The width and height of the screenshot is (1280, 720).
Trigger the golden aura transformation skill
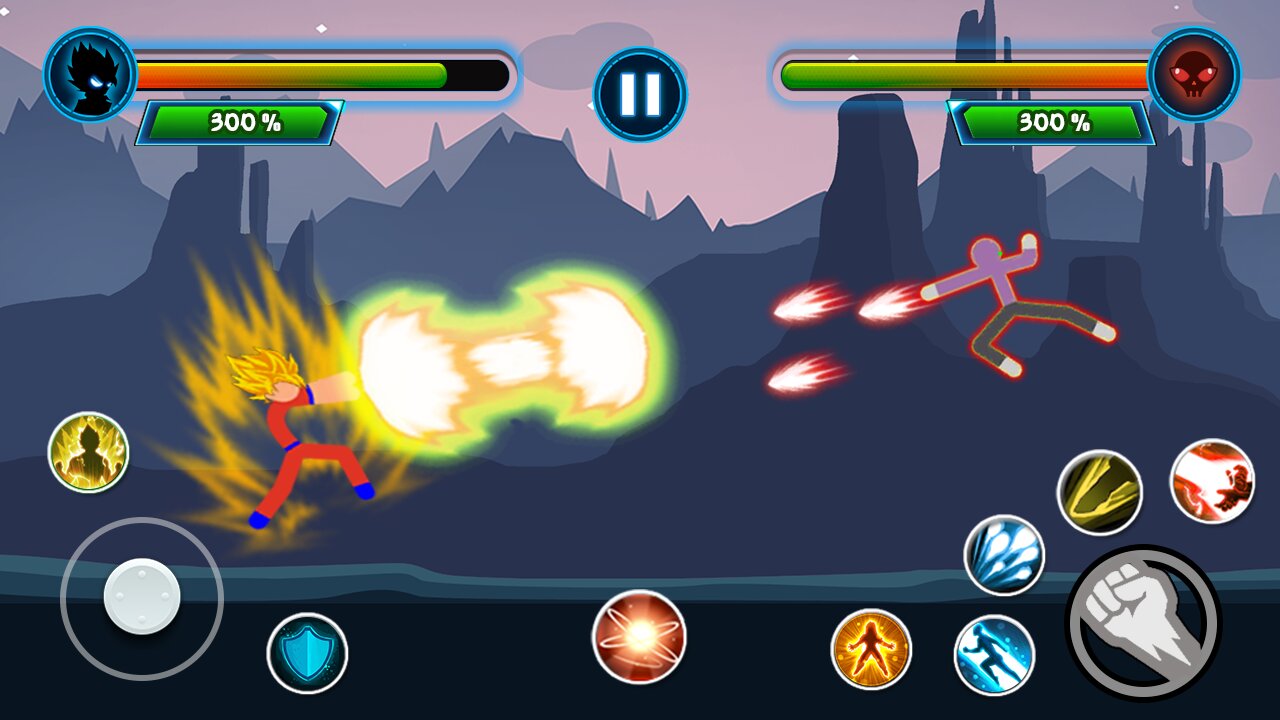[x=88, y=452]
